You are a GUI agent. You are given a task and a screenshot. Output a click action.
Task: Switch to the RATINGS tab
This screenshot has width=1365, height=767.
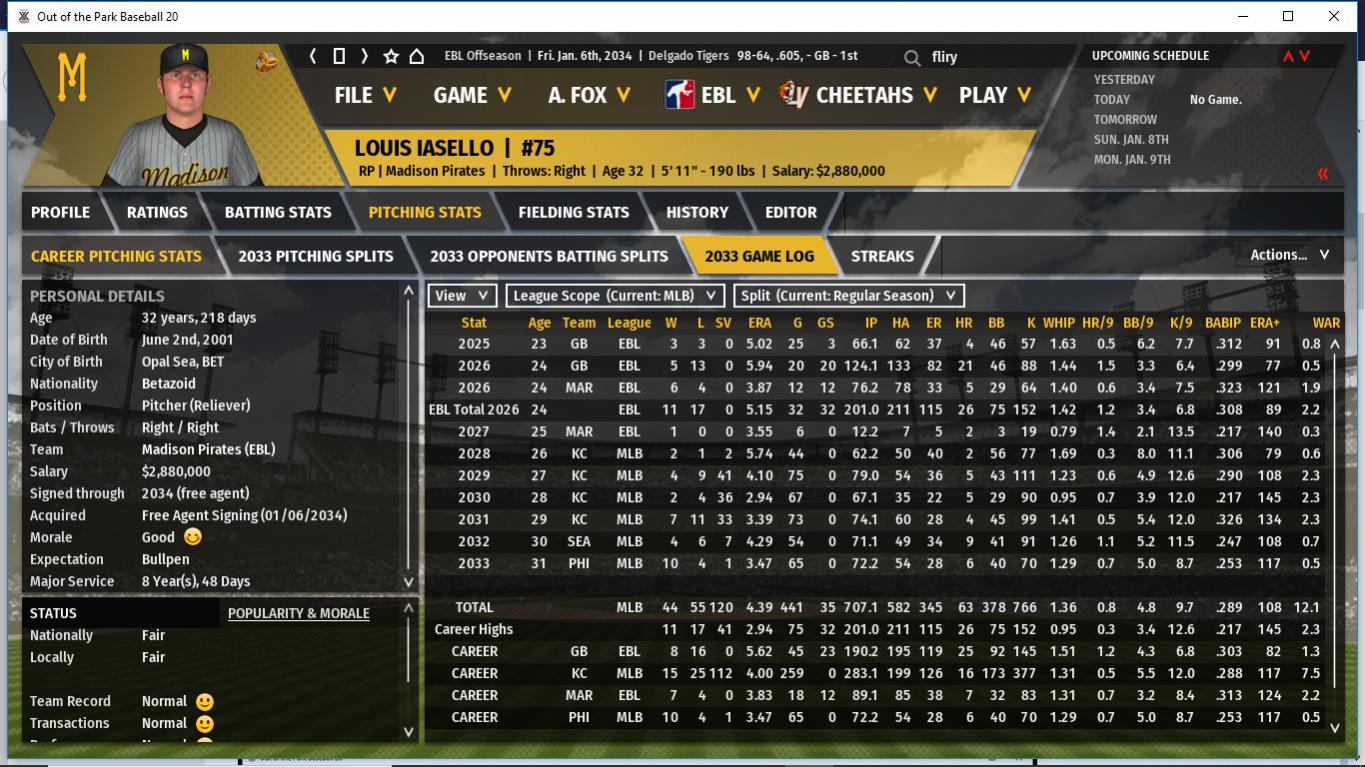[x=157, y=212]
